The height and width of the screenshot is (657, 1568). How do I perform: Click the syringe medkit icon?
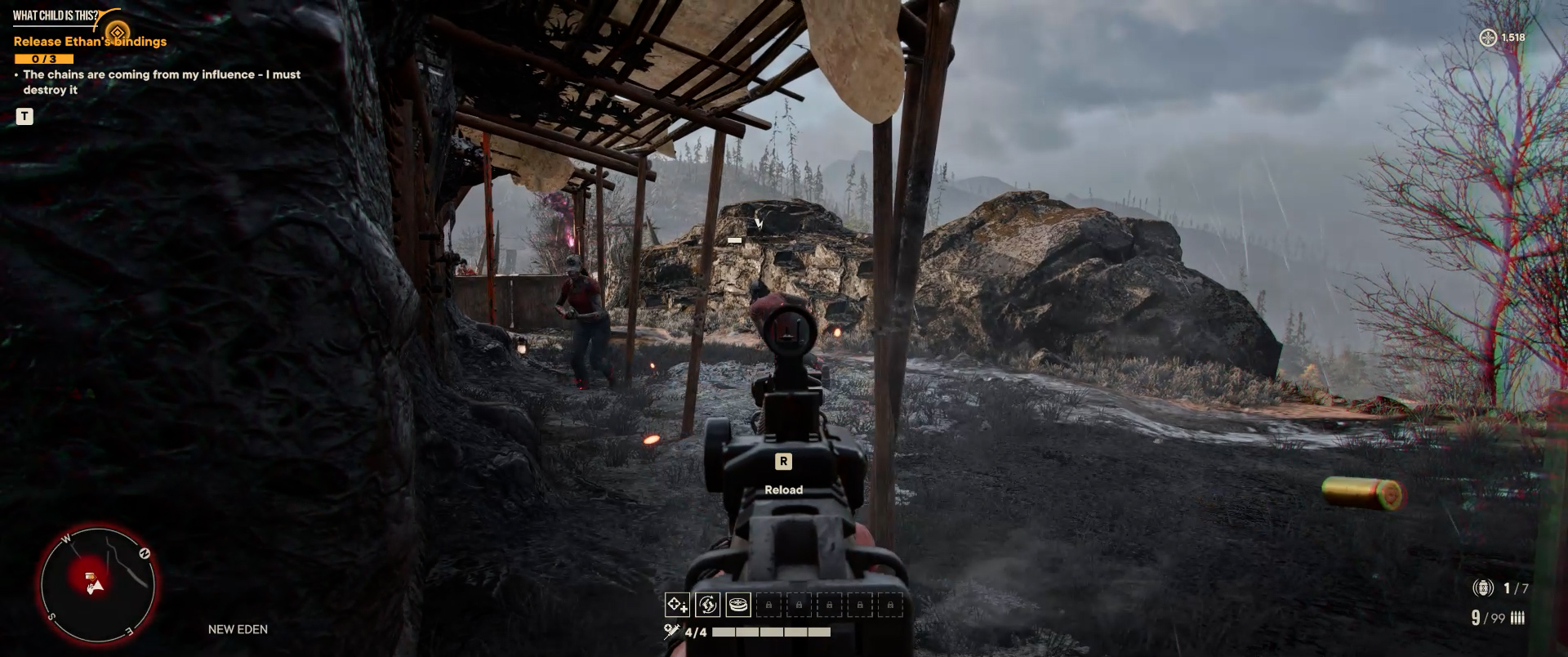pyautogui.click(x=672, y=631)
